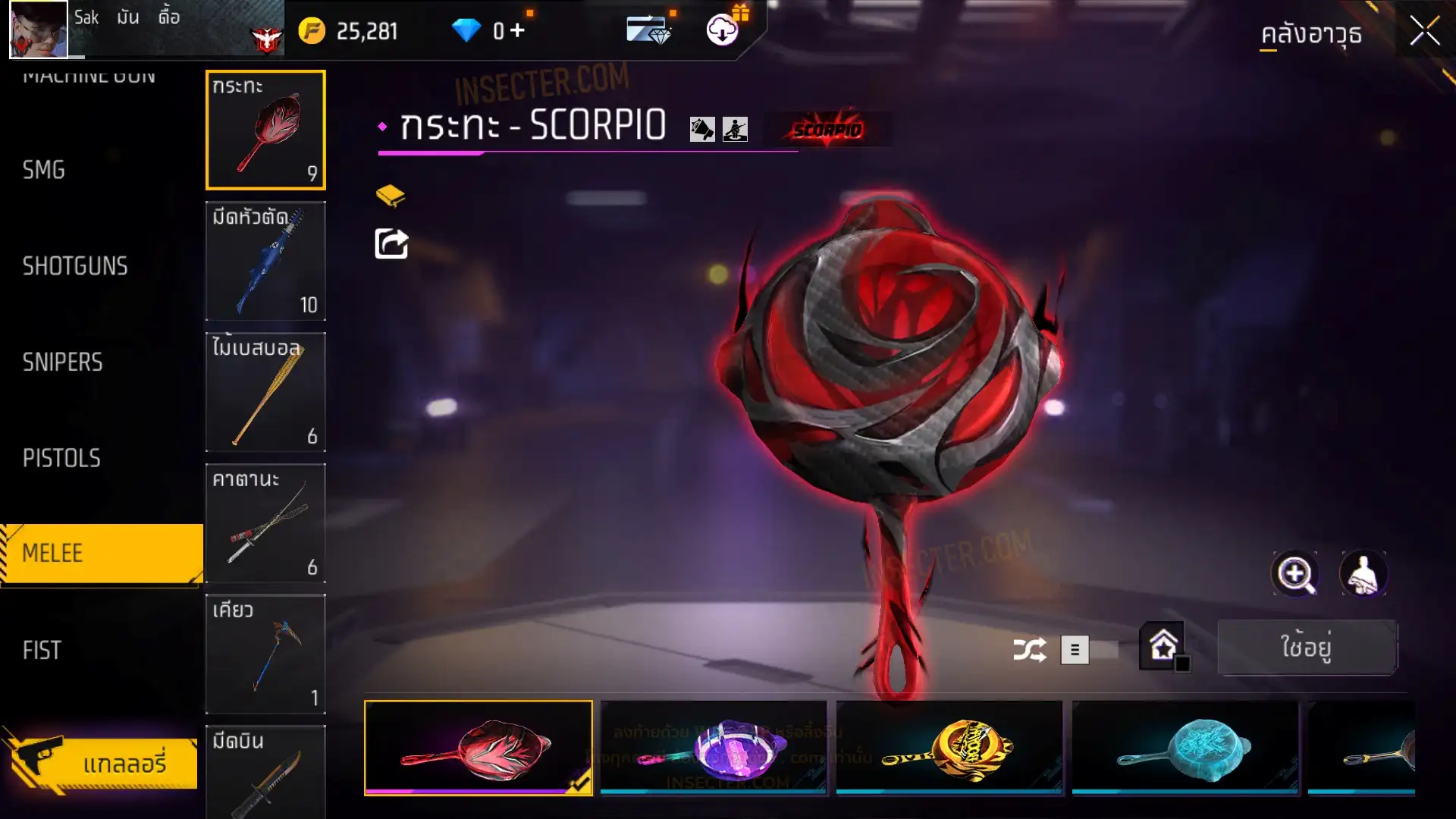The width and height of the screenshot is (1456, 819).
Task: Open the yellow book info icon
Action: point(391,196)
